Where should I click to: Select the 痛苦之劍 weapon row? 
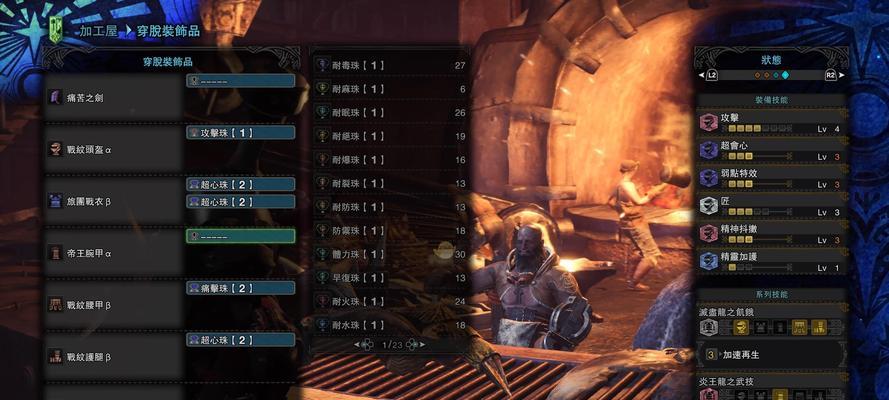(110, 96)
